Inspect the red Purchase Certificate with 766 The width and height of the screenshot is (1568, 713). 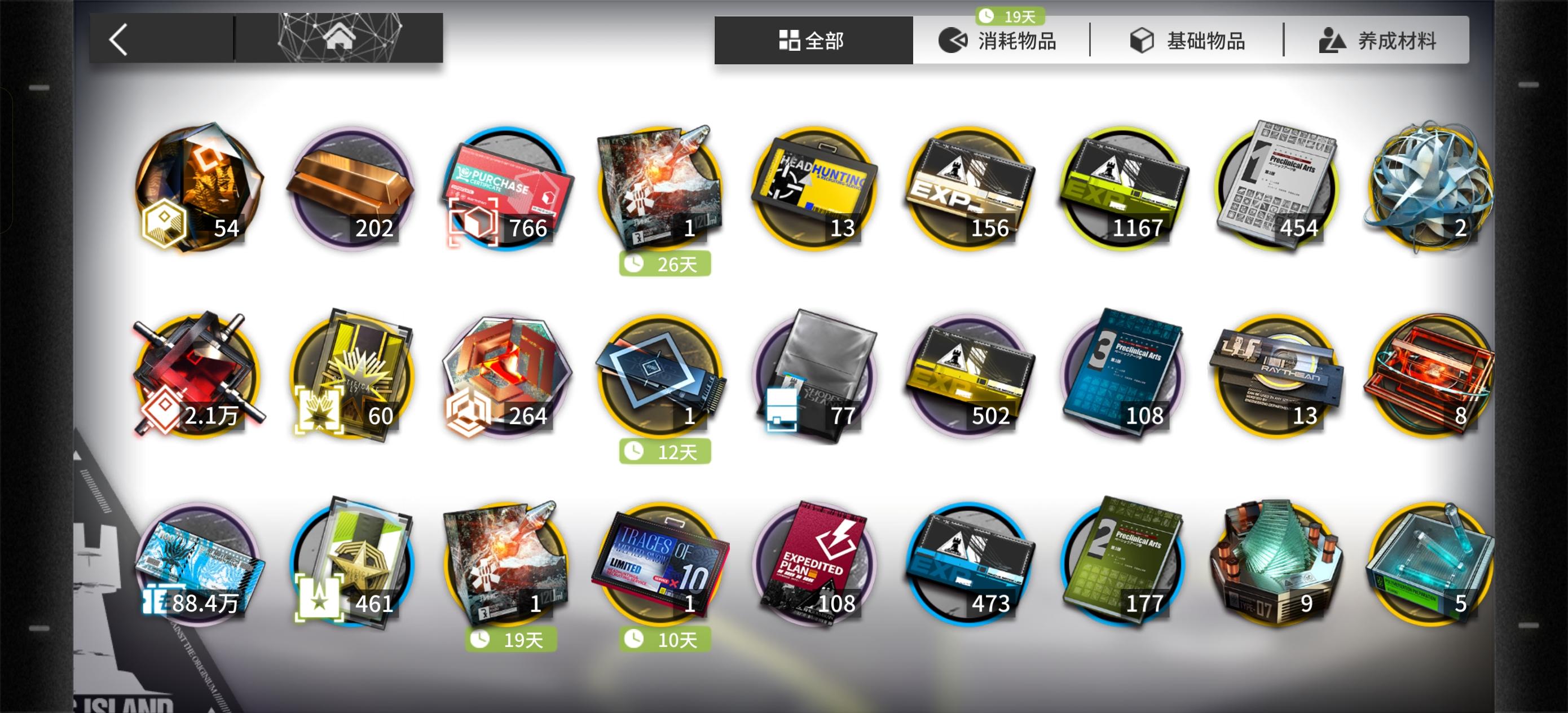(505, 189)
